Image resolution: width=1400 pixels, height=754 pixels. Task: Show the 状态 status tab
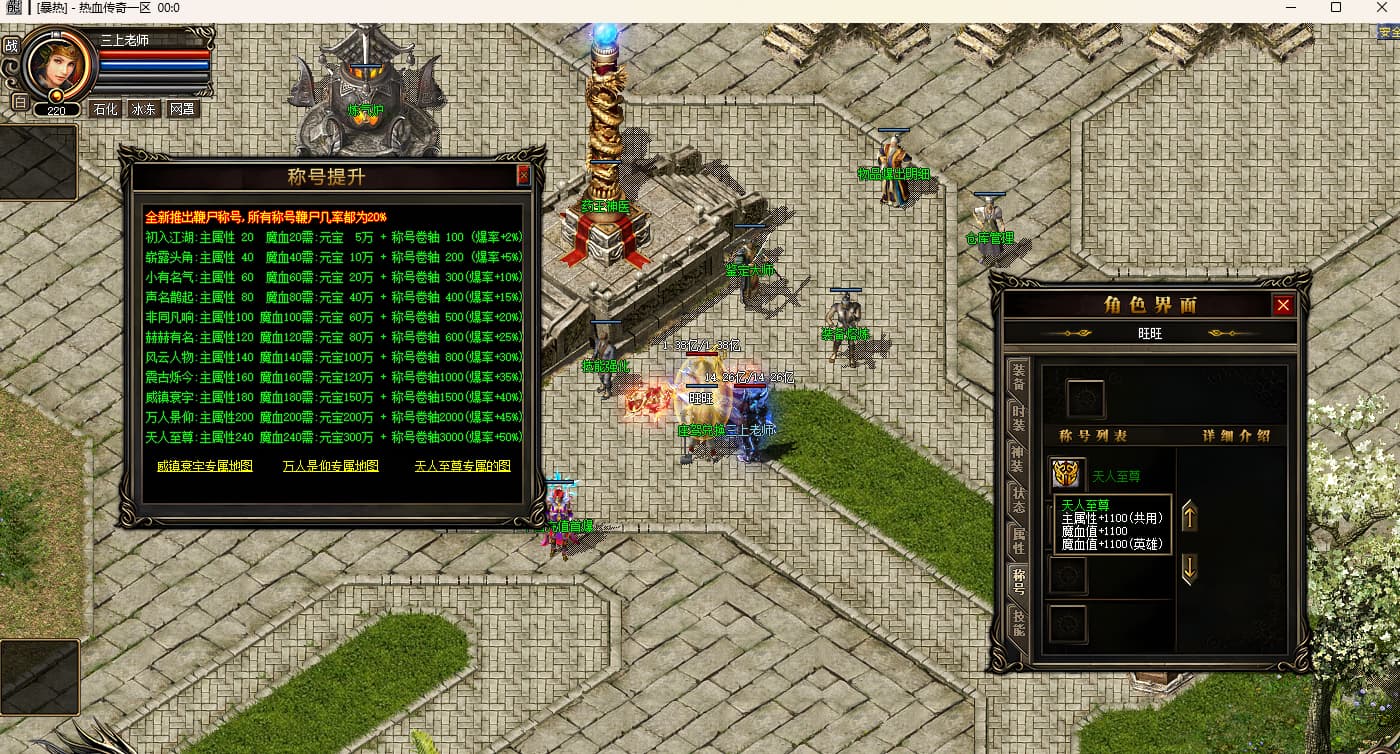tap(1018, 500)
